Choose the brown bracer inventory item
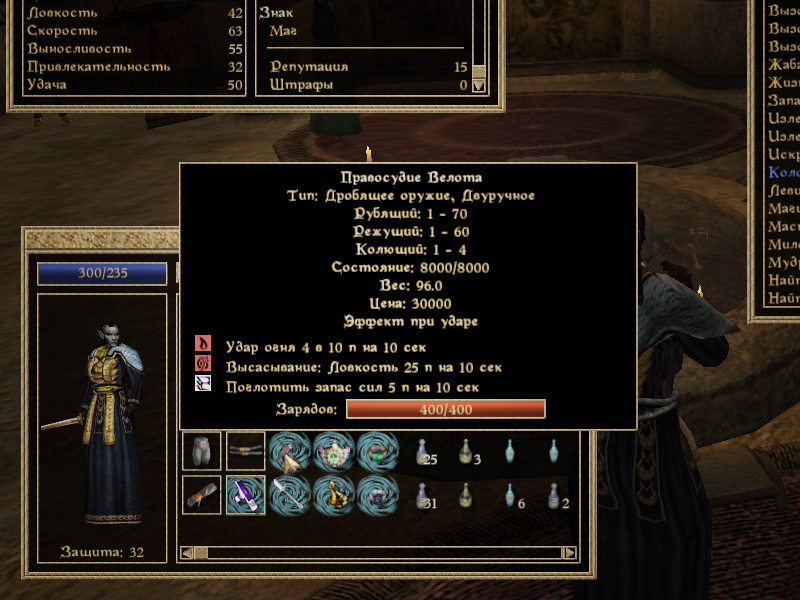The height and width of the screenshot is (600, 800). coord(202,495)
